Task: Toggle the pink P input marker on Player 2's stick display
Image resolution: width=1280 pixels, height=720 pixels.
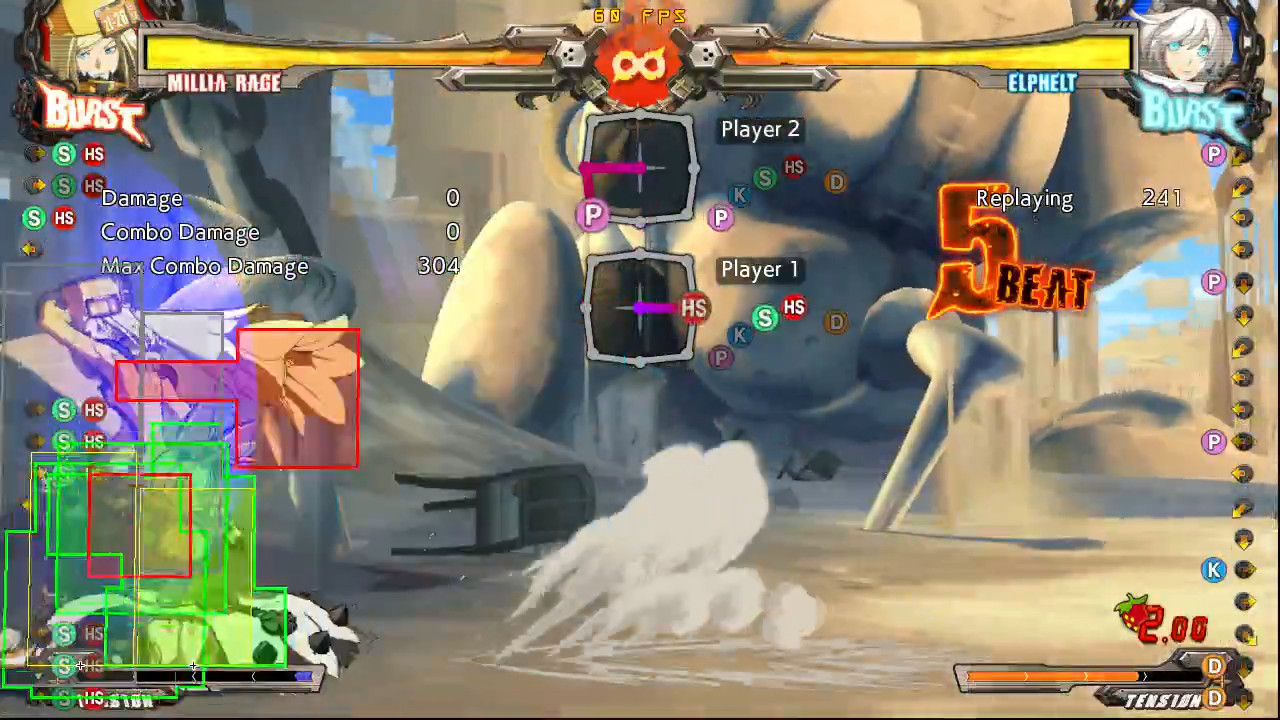Action: coord(593,215)
